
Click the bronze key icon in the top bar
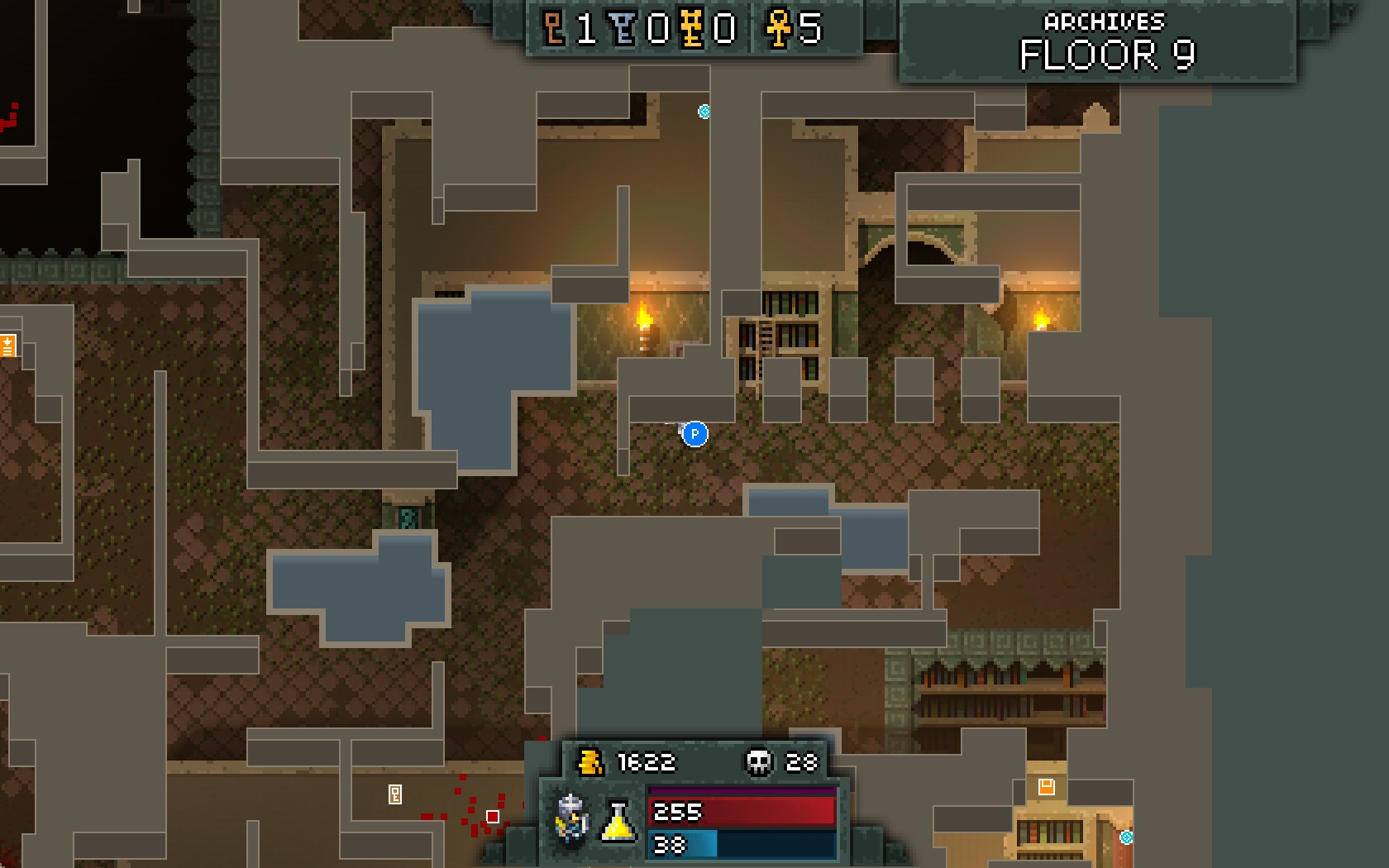click(x=555, y=29)
